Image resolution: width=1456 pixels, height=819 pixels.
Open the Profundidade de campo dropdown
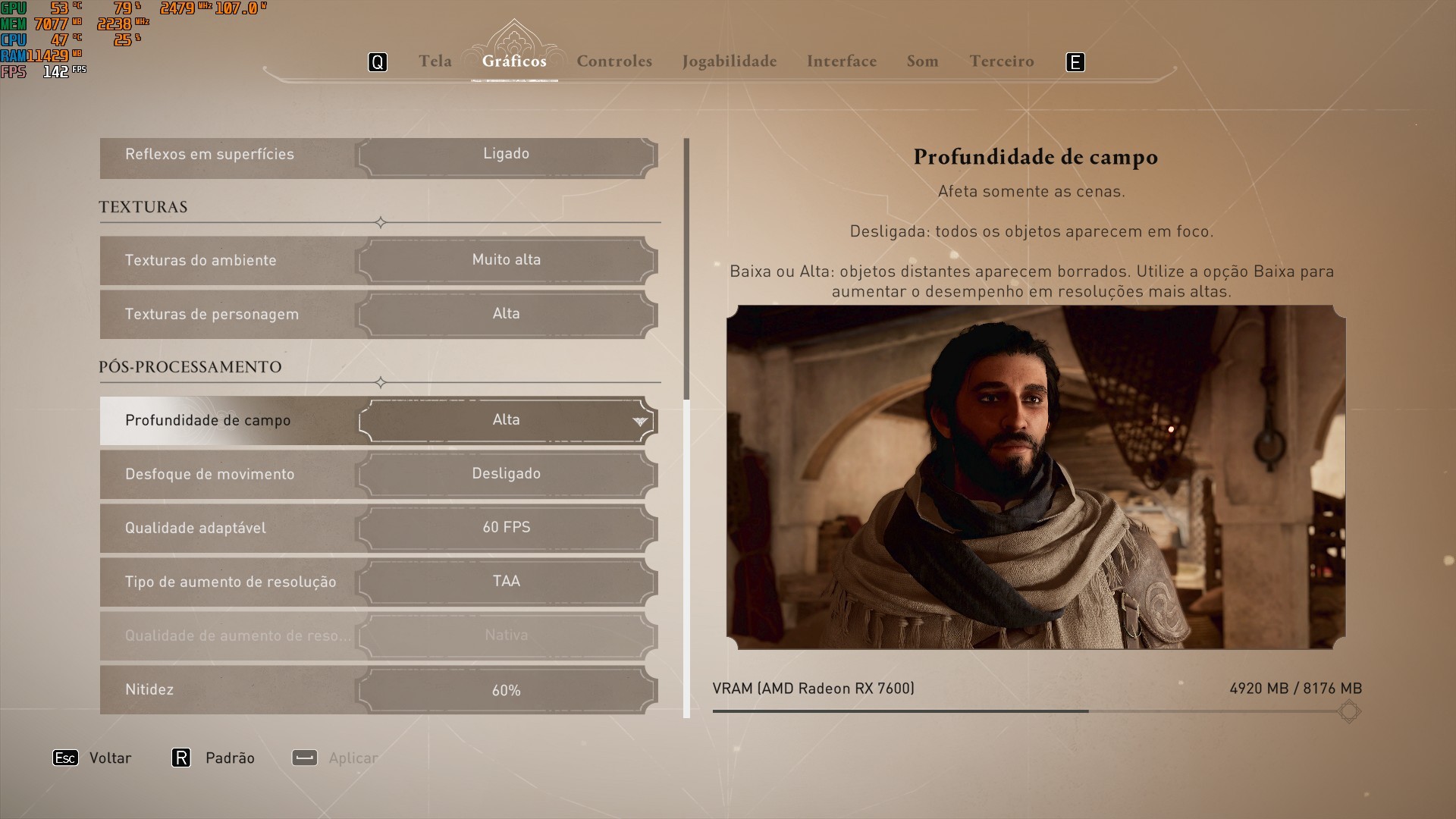(506, 420)
